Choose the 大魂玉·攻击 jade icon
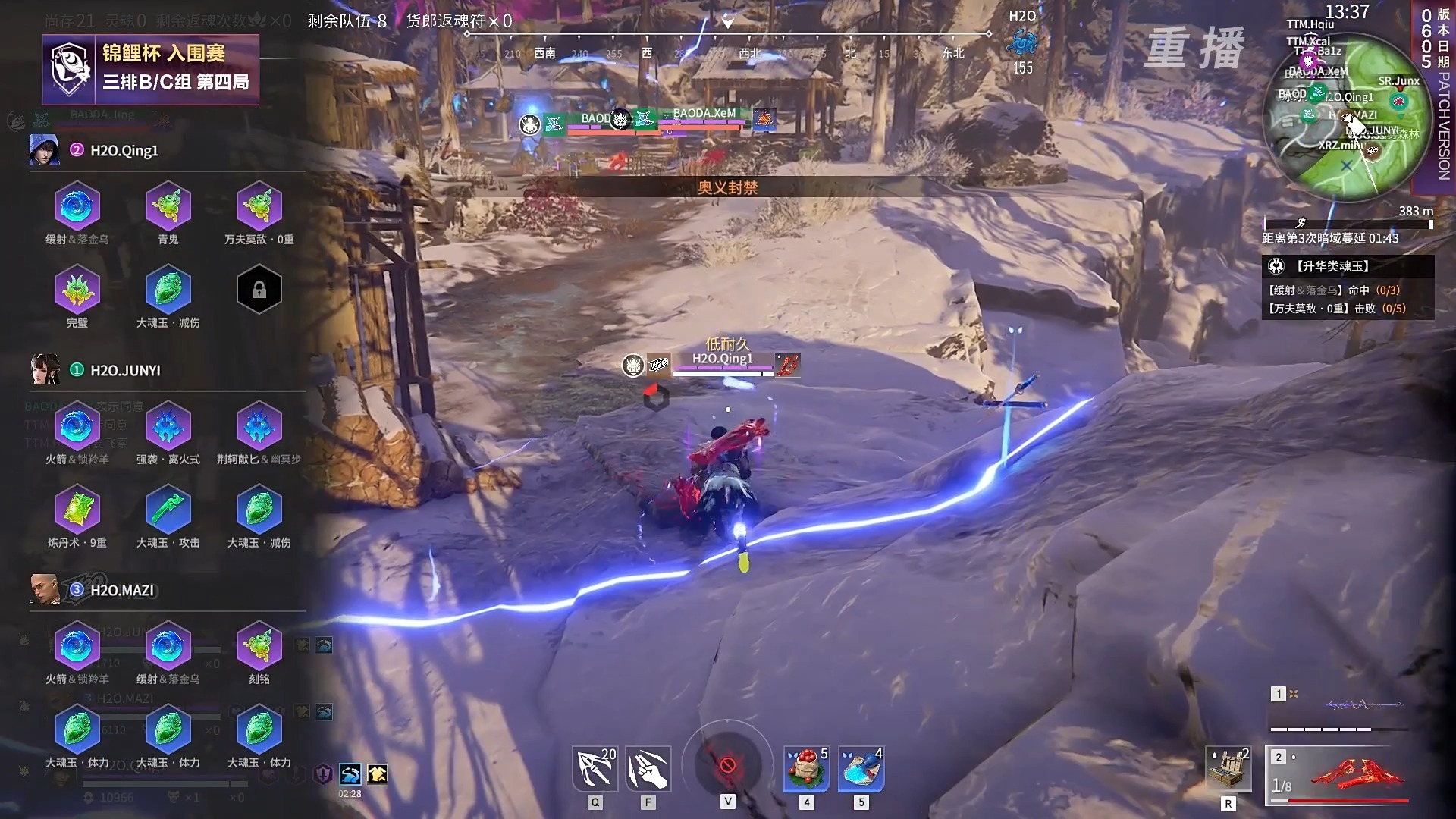1456x819 pixels. point(168,510)
